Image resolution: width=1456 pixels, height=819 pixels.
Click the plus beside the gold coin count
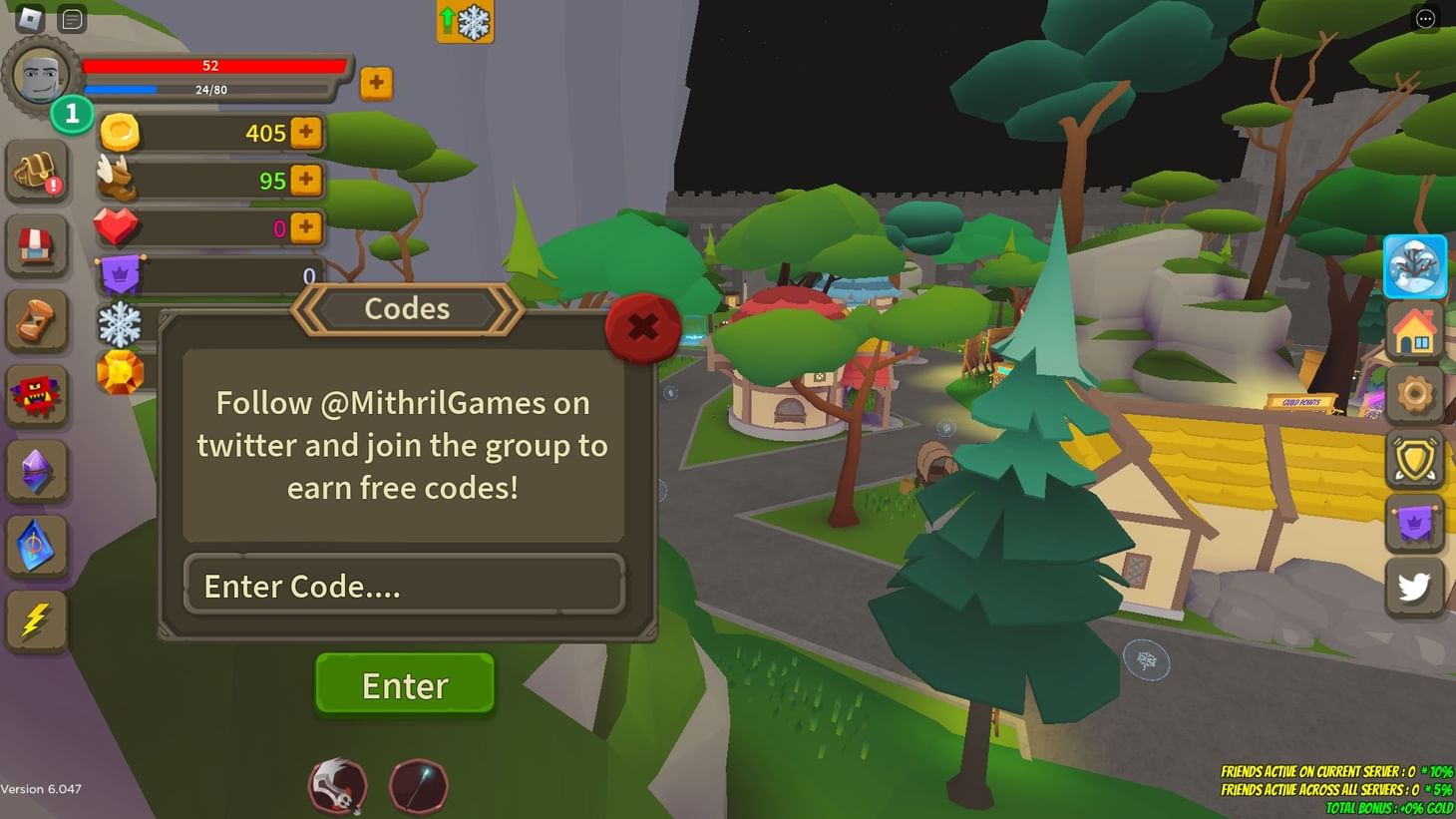tap(306, 132)
